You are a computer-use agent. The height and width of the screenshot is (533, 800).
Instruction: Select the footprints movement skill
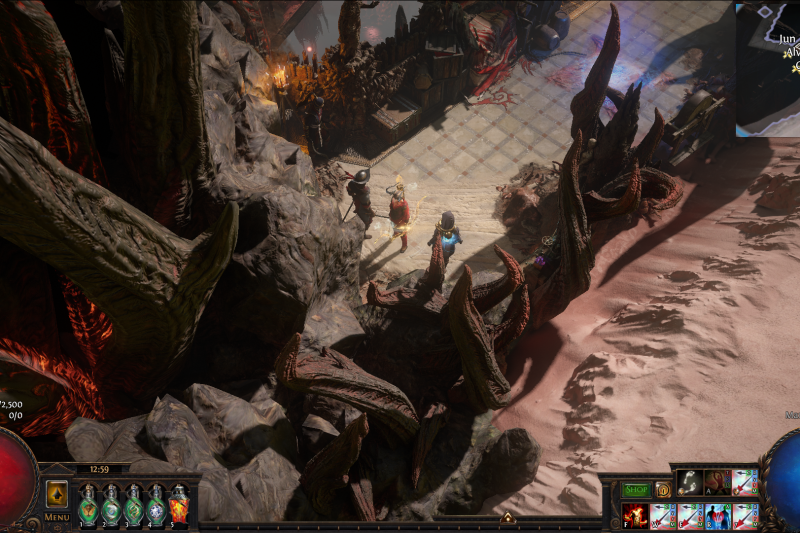[690, 483]
